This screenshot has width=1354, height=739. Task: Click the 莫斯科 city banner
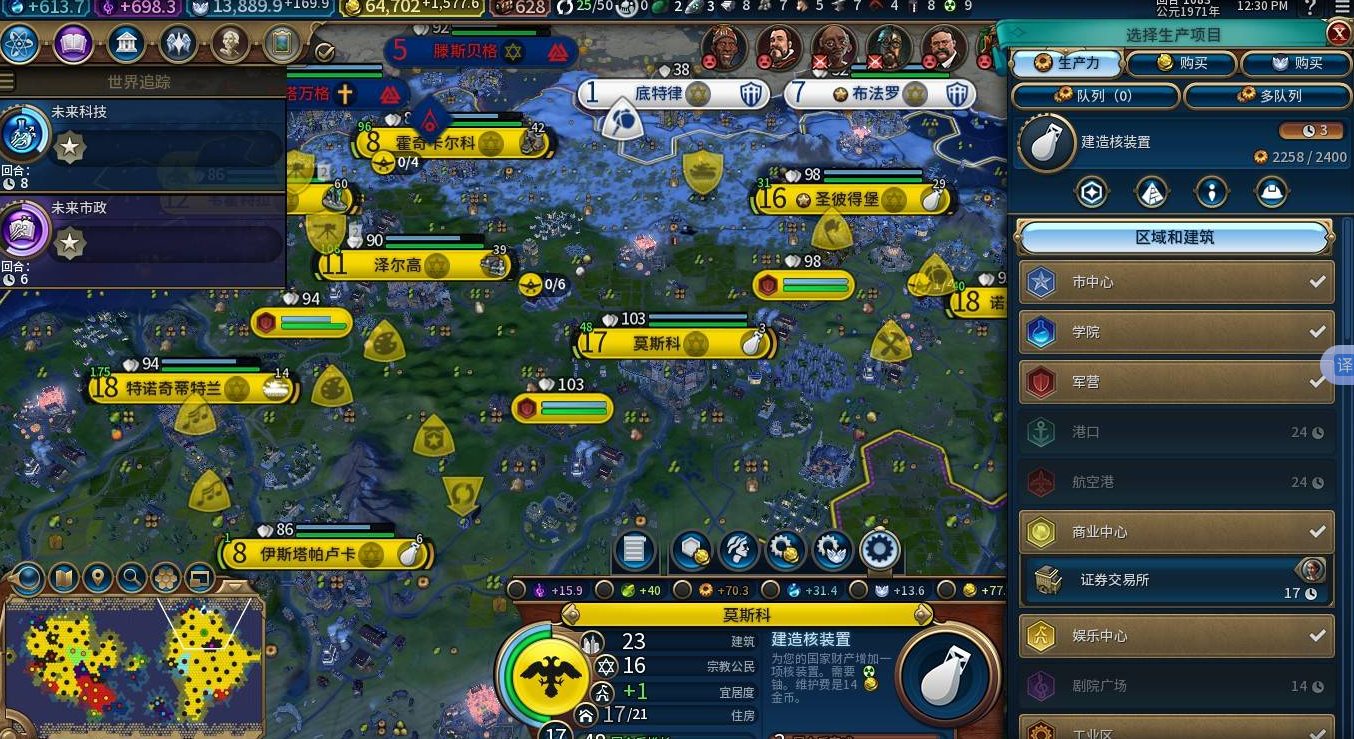pos(659,344)
